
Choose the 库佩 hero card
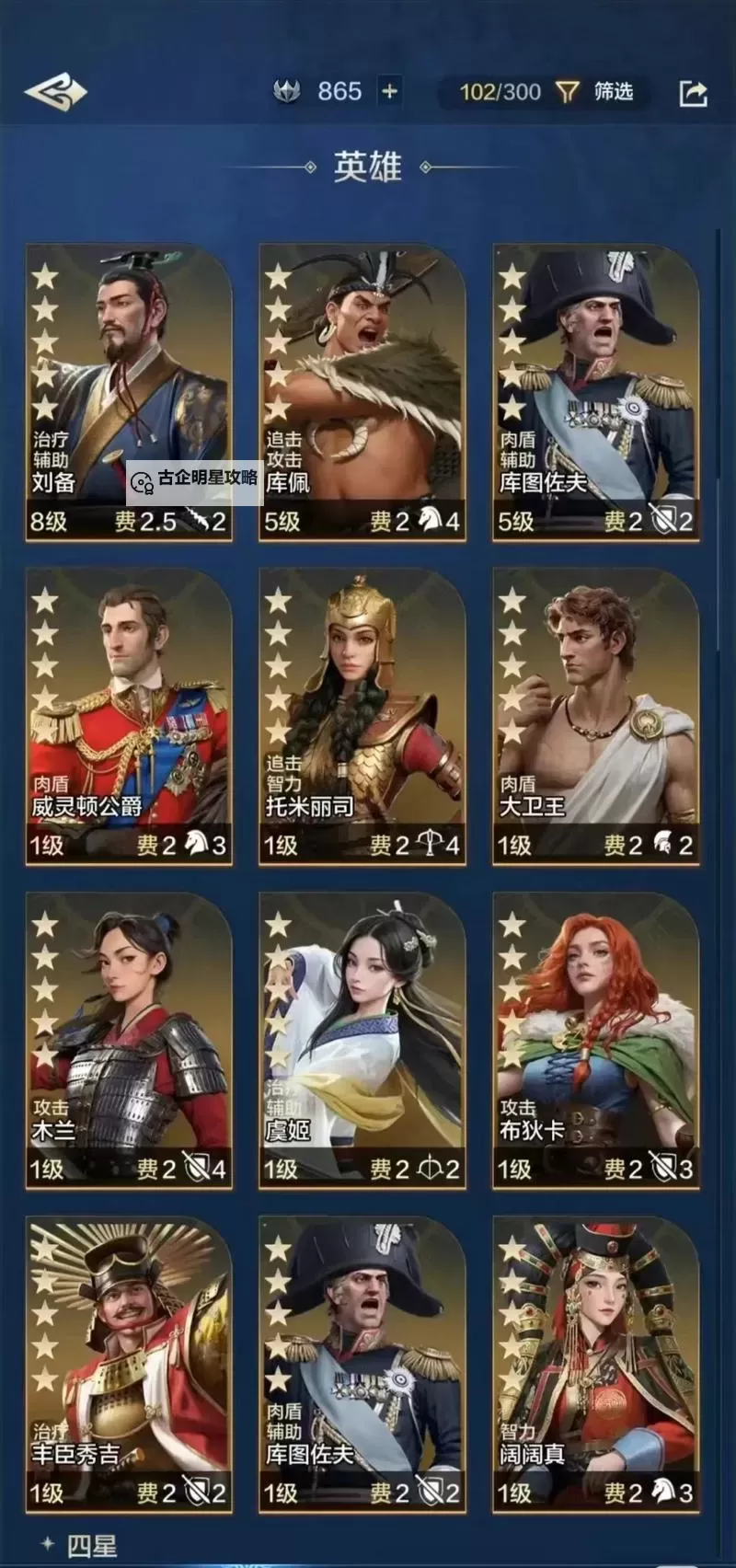(362, 391)
